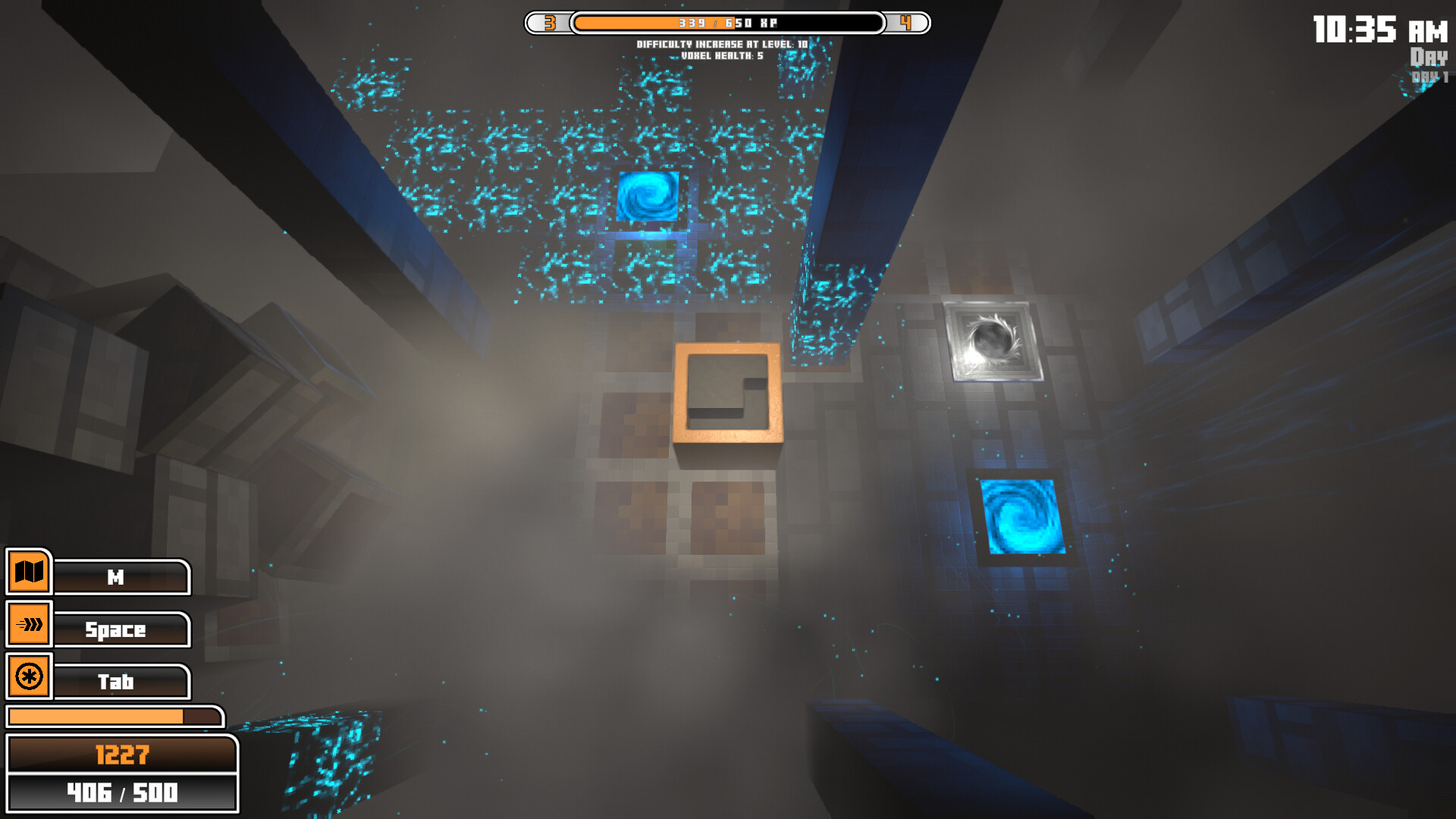Click the Difficulty Increase At Level text
Viewport: 1456px width, 819px height.
tap(722, 44)
